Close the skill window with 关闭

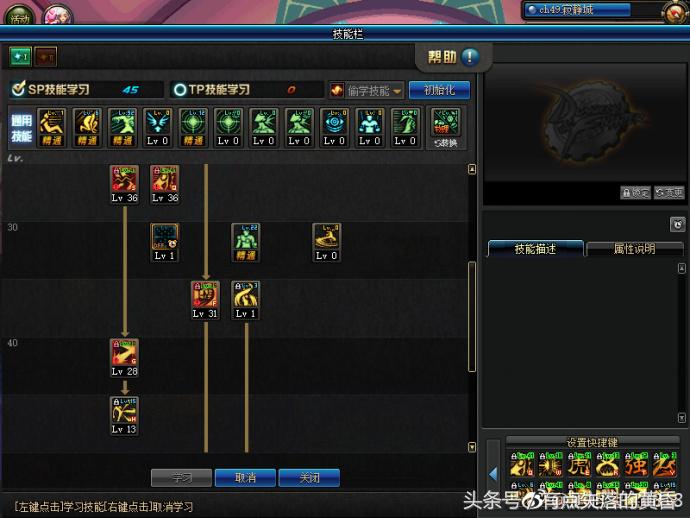[x=309, y=478]
